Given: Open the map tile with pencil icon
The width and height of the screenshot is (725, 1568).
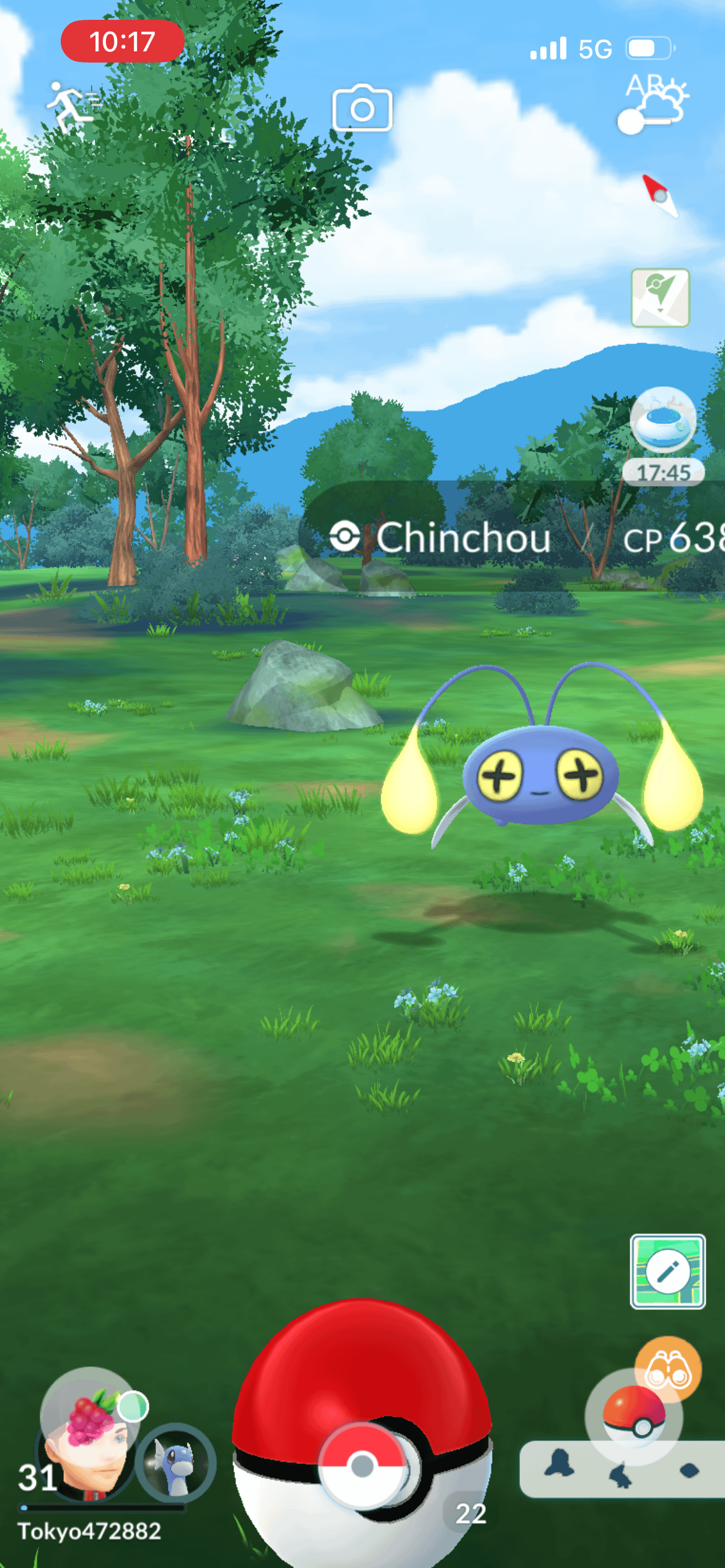Looking at the screenshot, I should click(x=667, y=1271).
